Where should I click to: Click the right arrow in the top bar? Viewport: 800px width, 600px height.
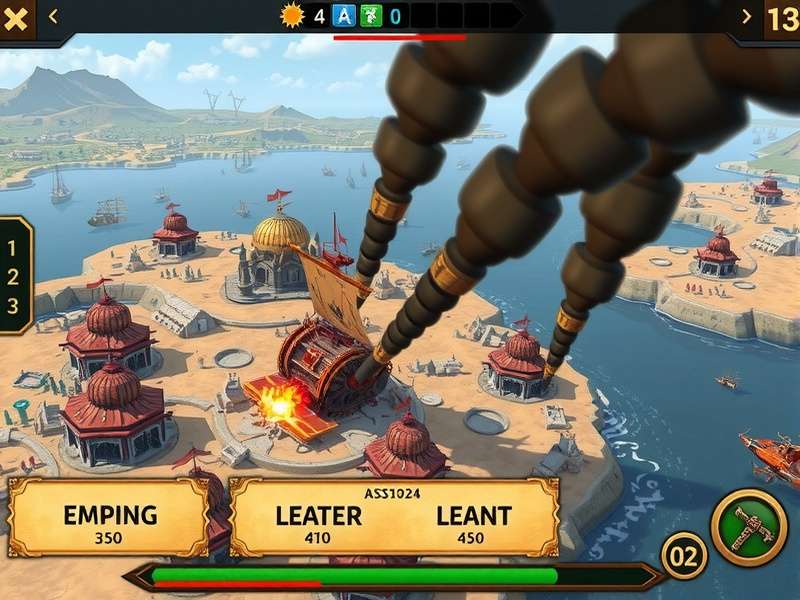(x=746, y=16)
